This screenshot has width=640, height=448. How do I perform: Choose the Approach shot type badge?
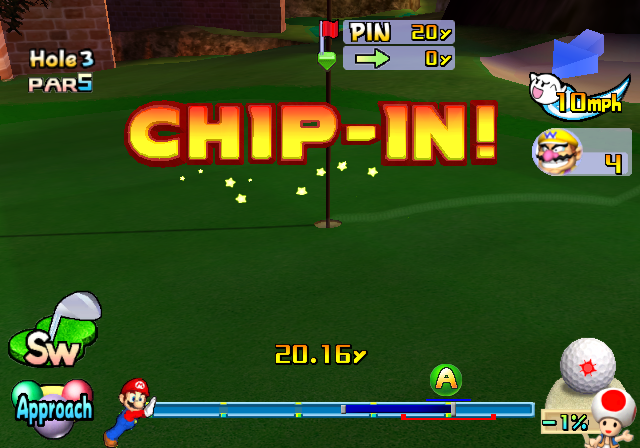coord(53,404)
